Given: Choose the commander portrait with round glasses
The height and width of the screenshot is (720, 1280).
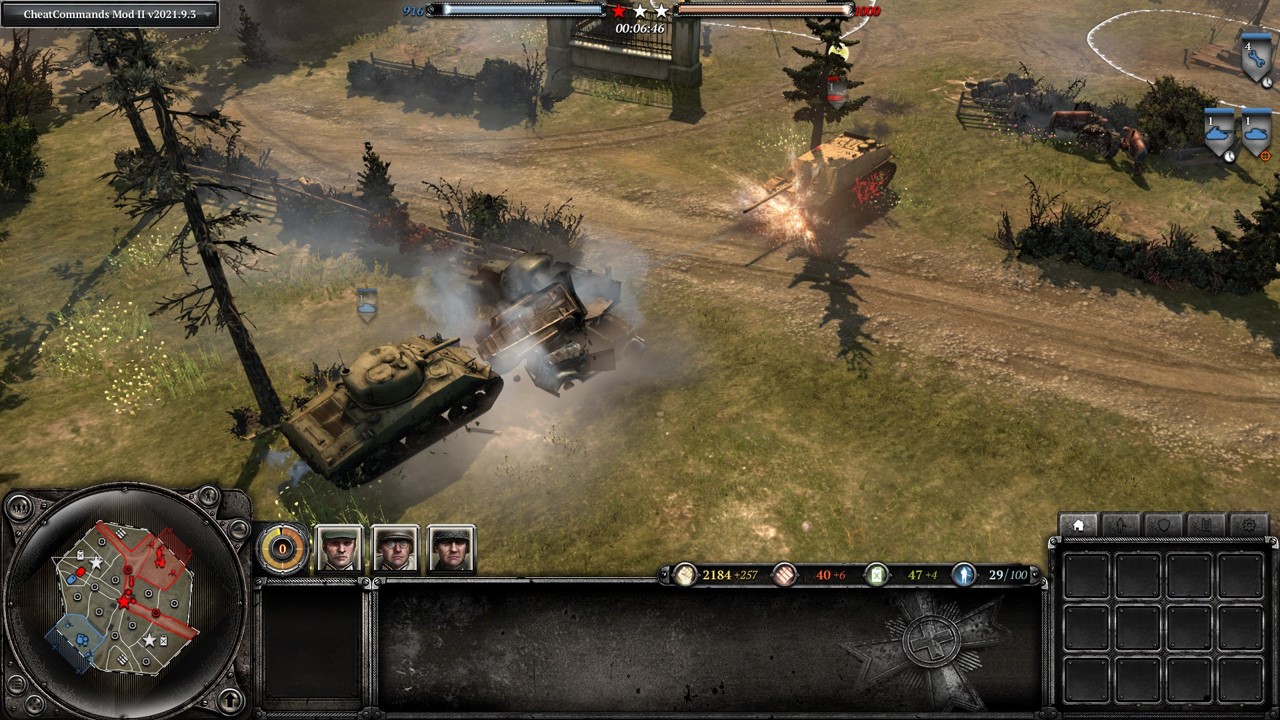Looking at the screenshot, I should pyautogui.click(x=395, y=548).
